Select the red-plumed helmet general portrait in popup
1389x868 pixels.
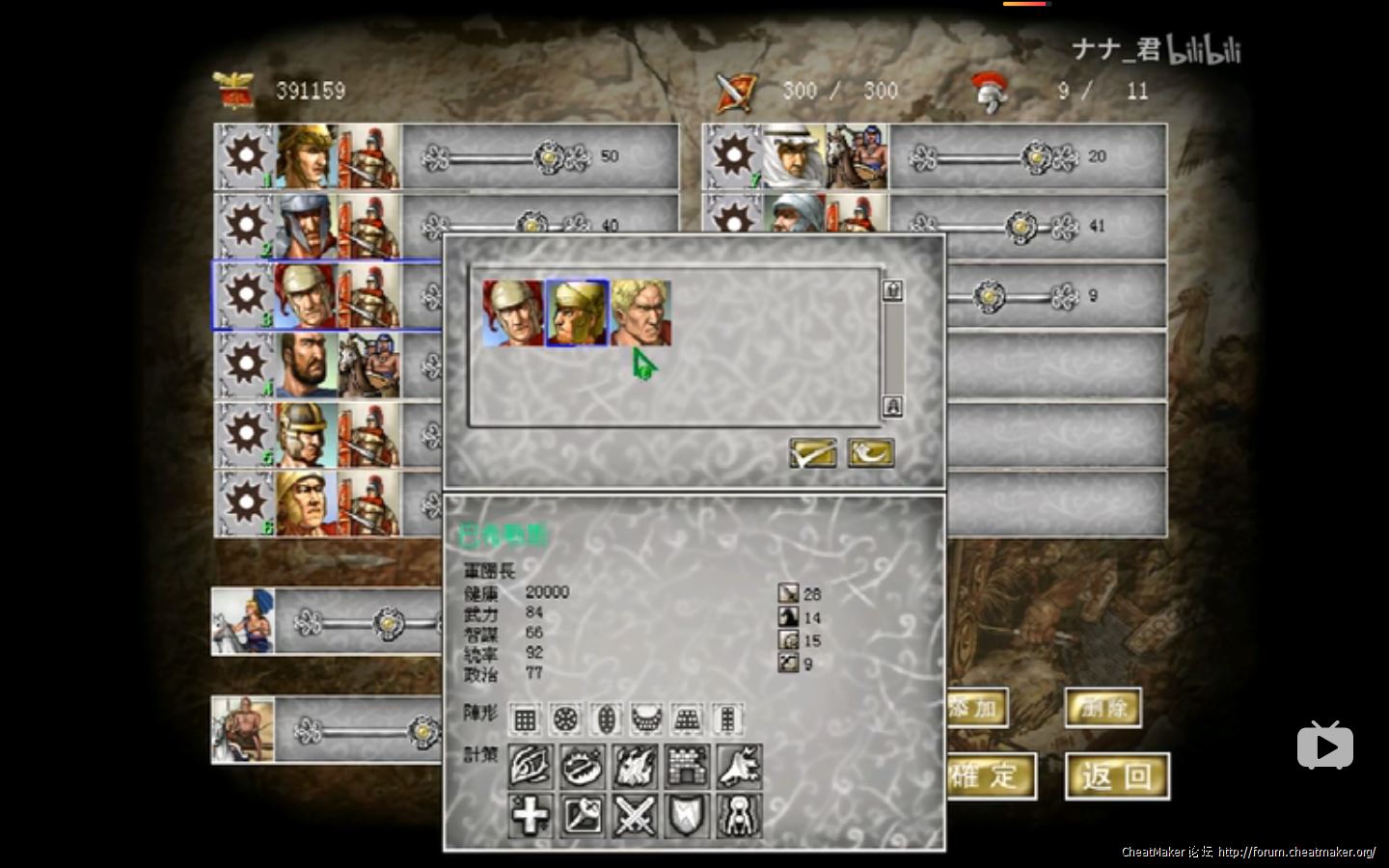click(x=513, y=312)
